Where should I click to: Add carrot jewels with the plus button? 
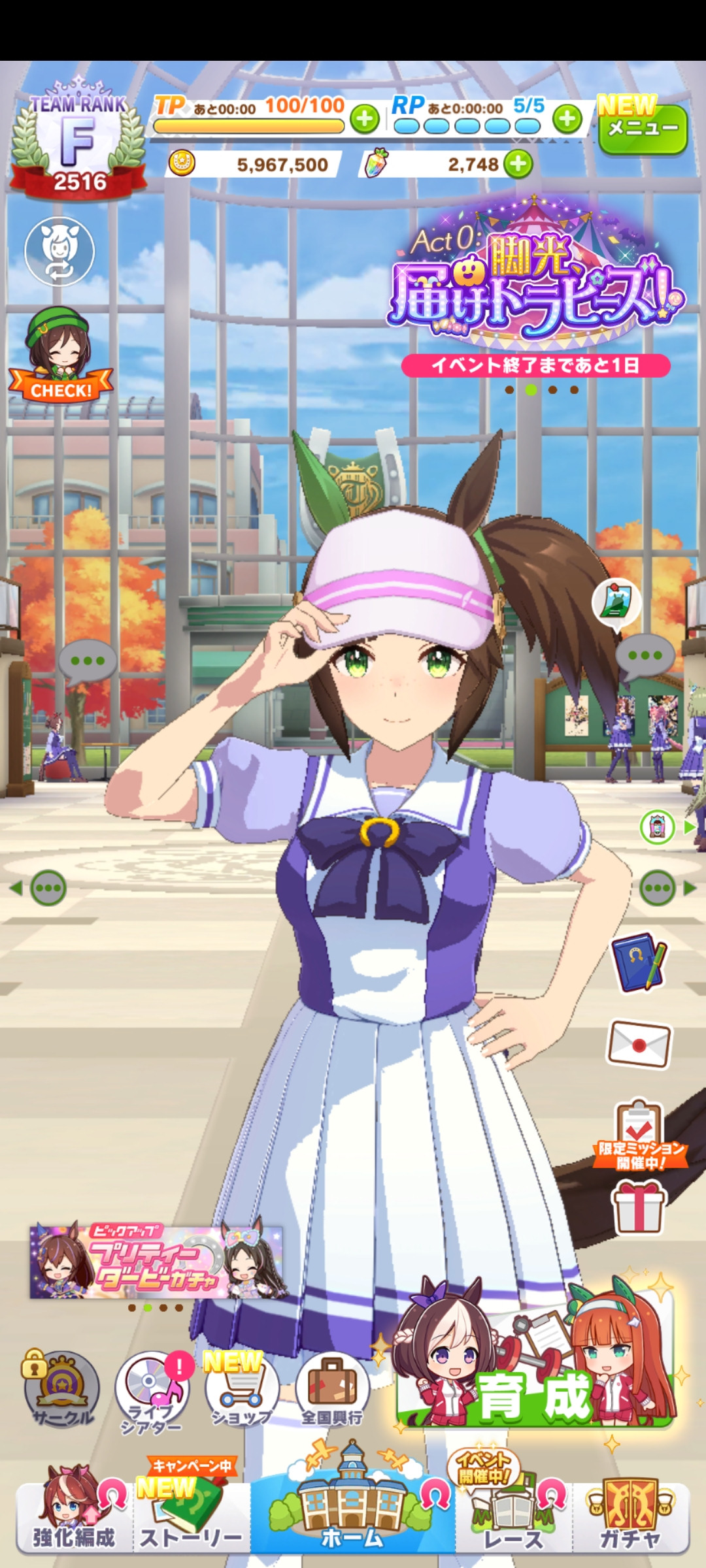click(518, 164)
